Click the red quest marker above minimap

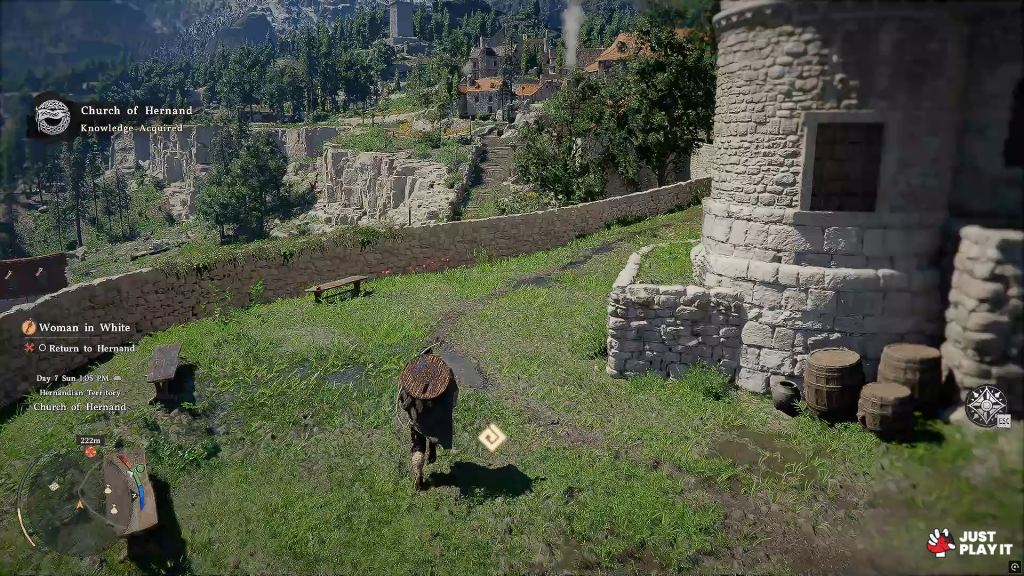click(91, 452)
